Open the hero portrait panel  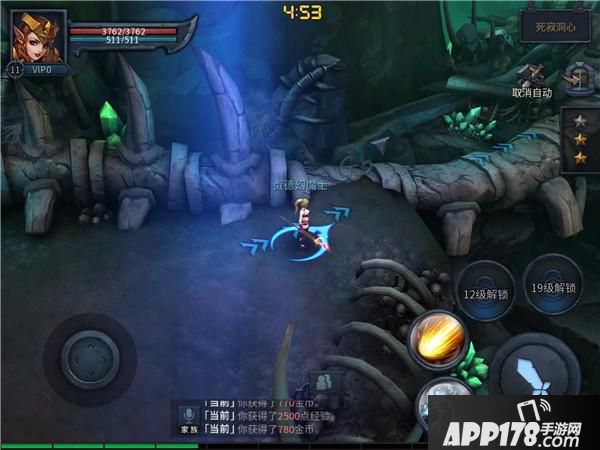[x=37, y=36]
